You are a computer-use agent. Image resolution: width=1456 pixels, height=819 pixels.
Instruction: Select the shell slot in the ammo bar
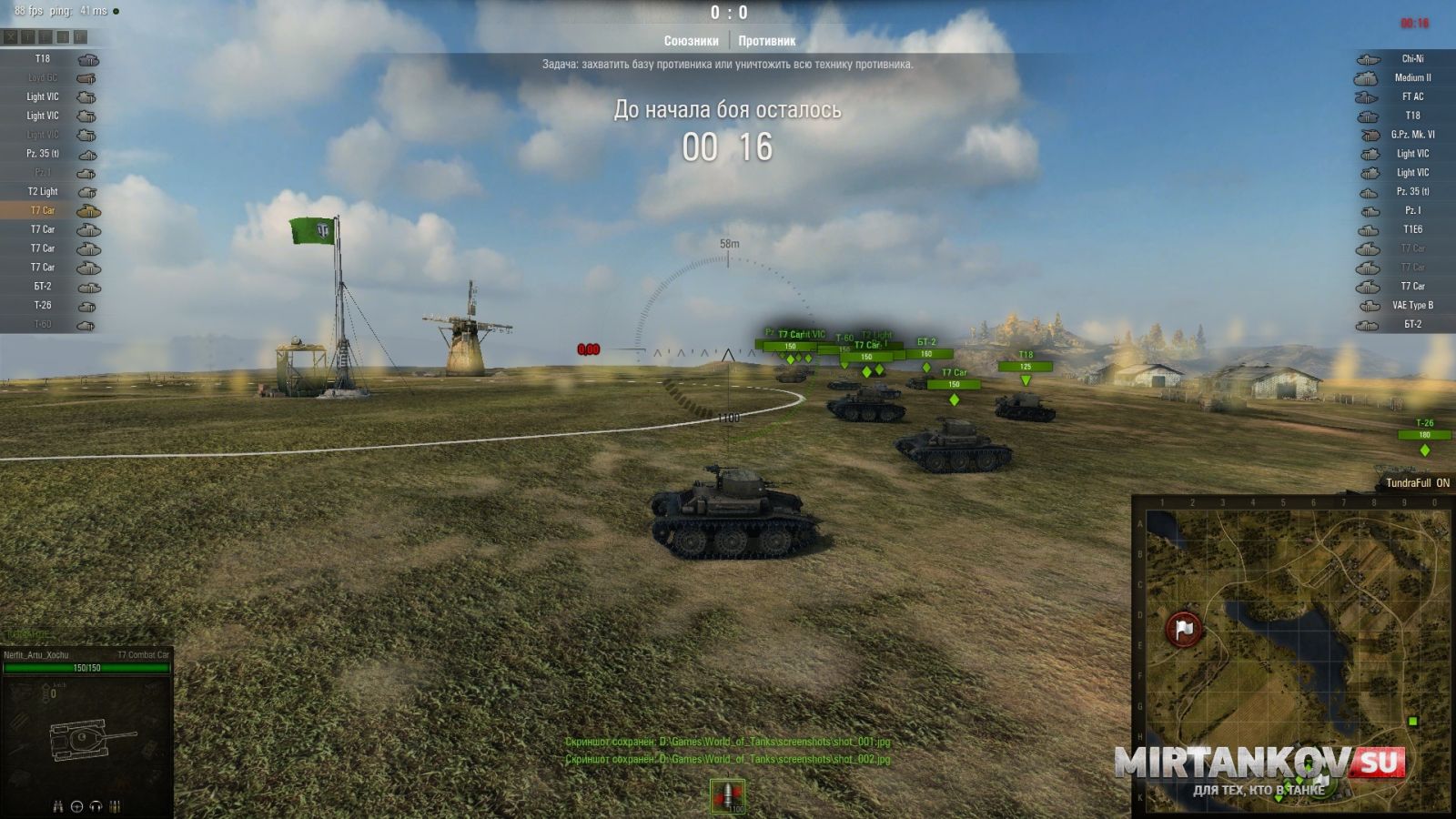click(x=727, y=795)
